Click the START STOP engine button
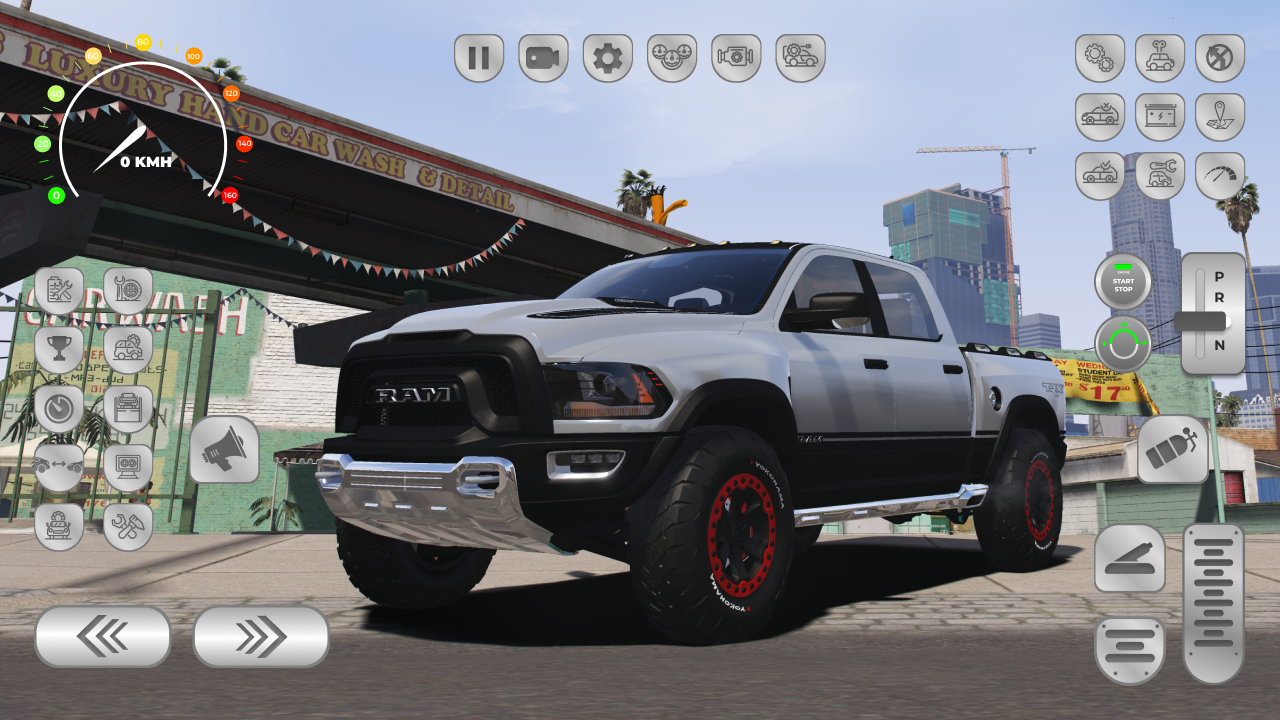Screen dimensions: 1280x720 point(1123,282)
